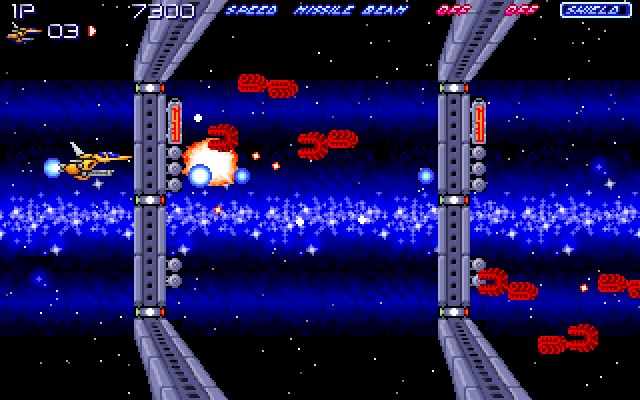Select the SPEED power-up slot
This screenshot has width=640, height=400.
click(x=251, y=11)
